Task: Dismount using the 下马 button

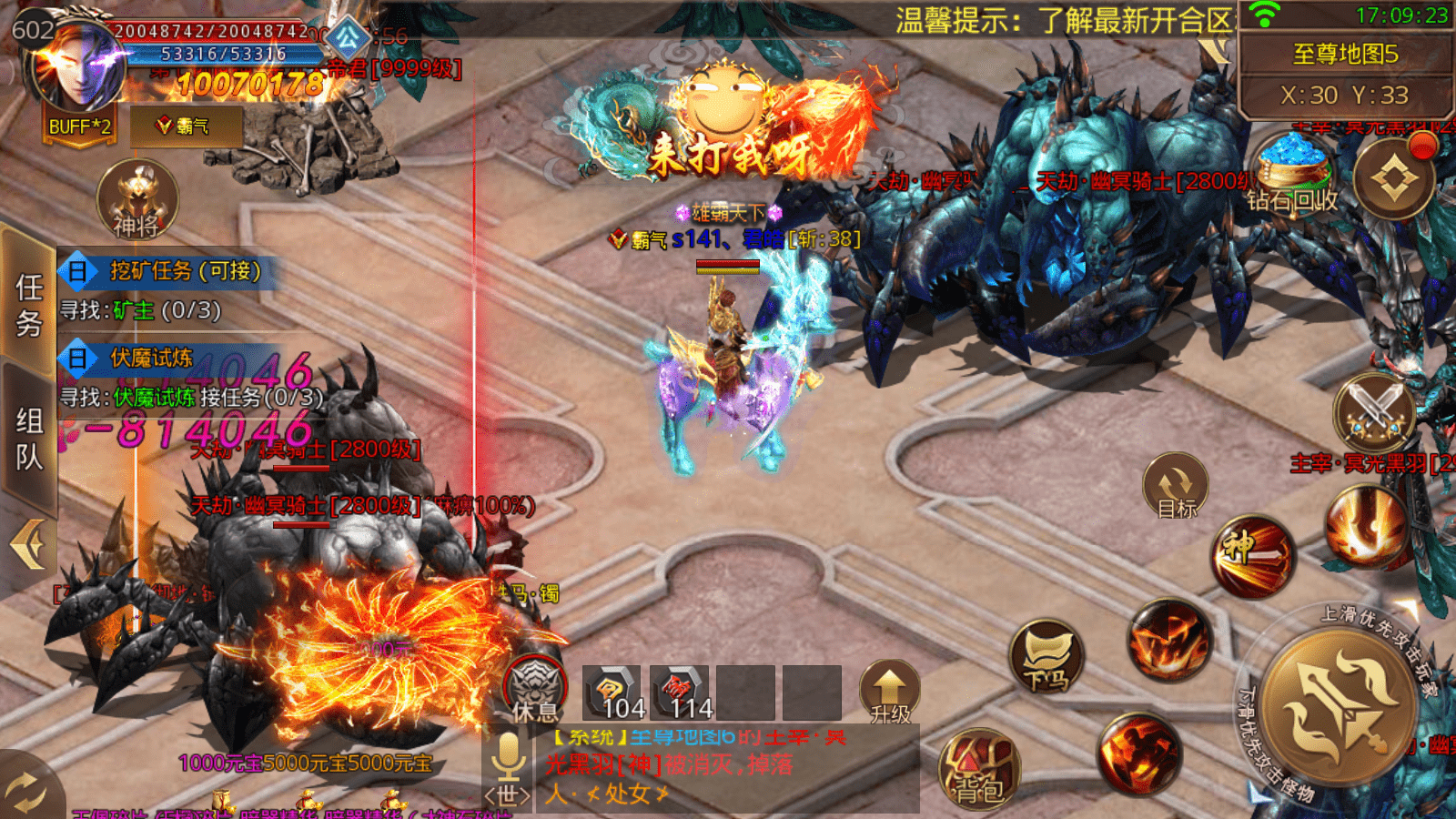Action: [x=1047, y=657]
